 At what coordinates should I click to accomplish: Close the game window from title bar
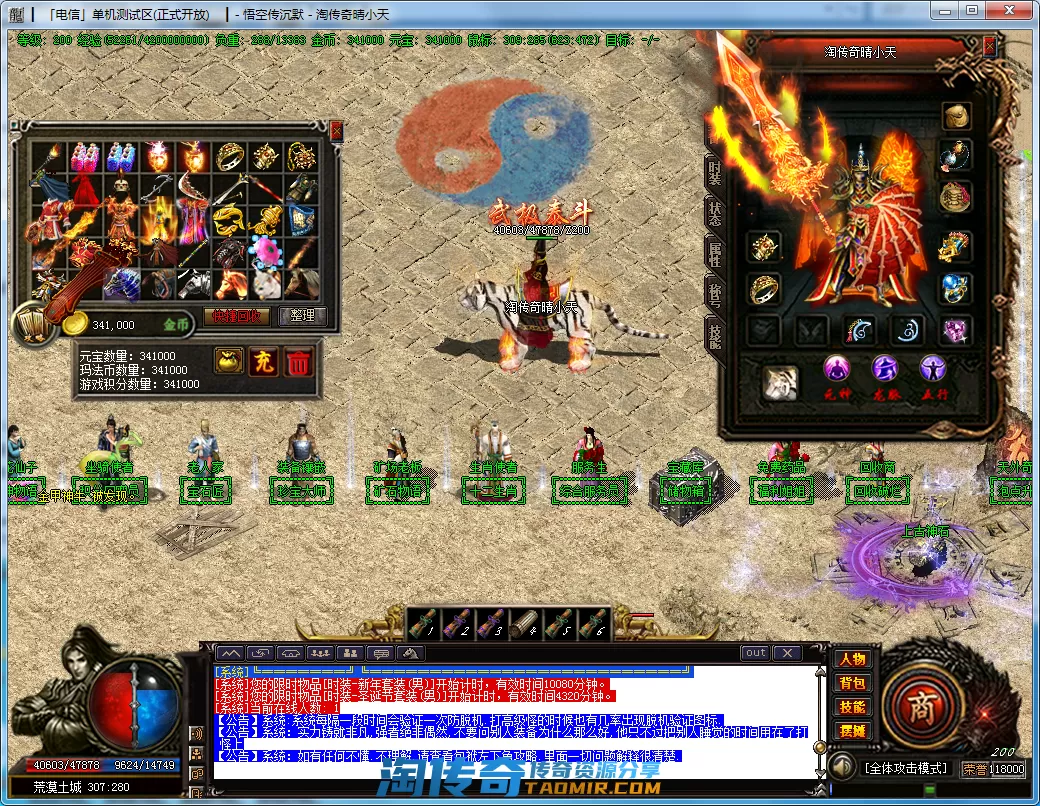1015,12
